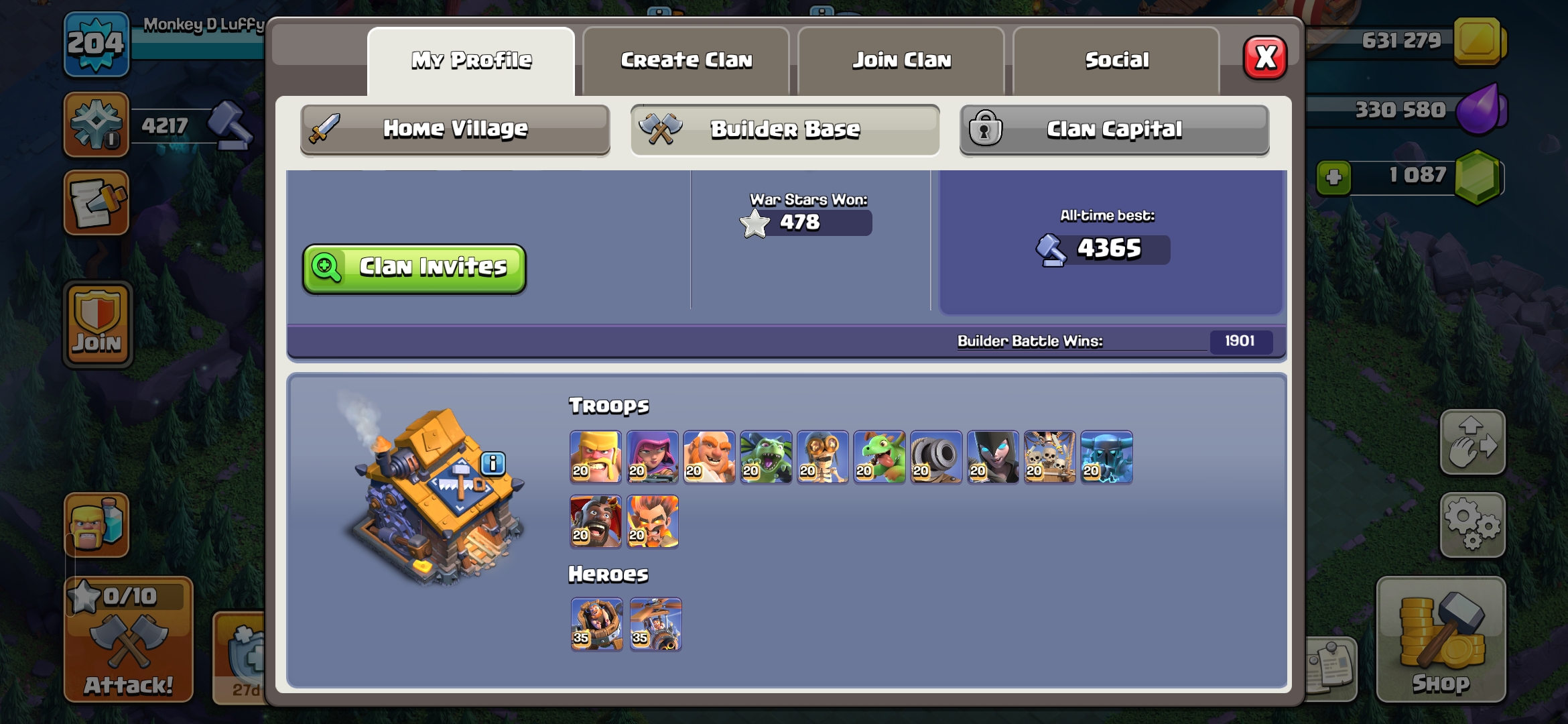
Task: Select the Night Witch troop icon
Action: tap(992, 457)
